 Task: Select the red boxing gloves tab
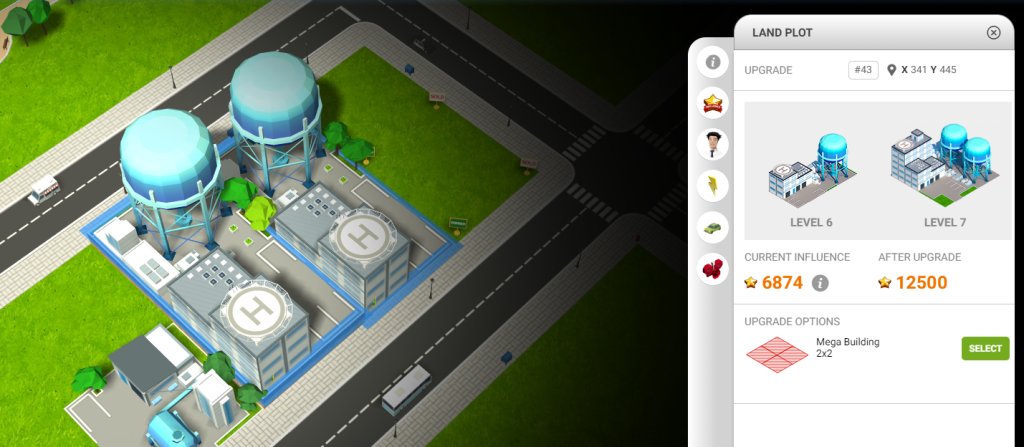pos(713,268)
